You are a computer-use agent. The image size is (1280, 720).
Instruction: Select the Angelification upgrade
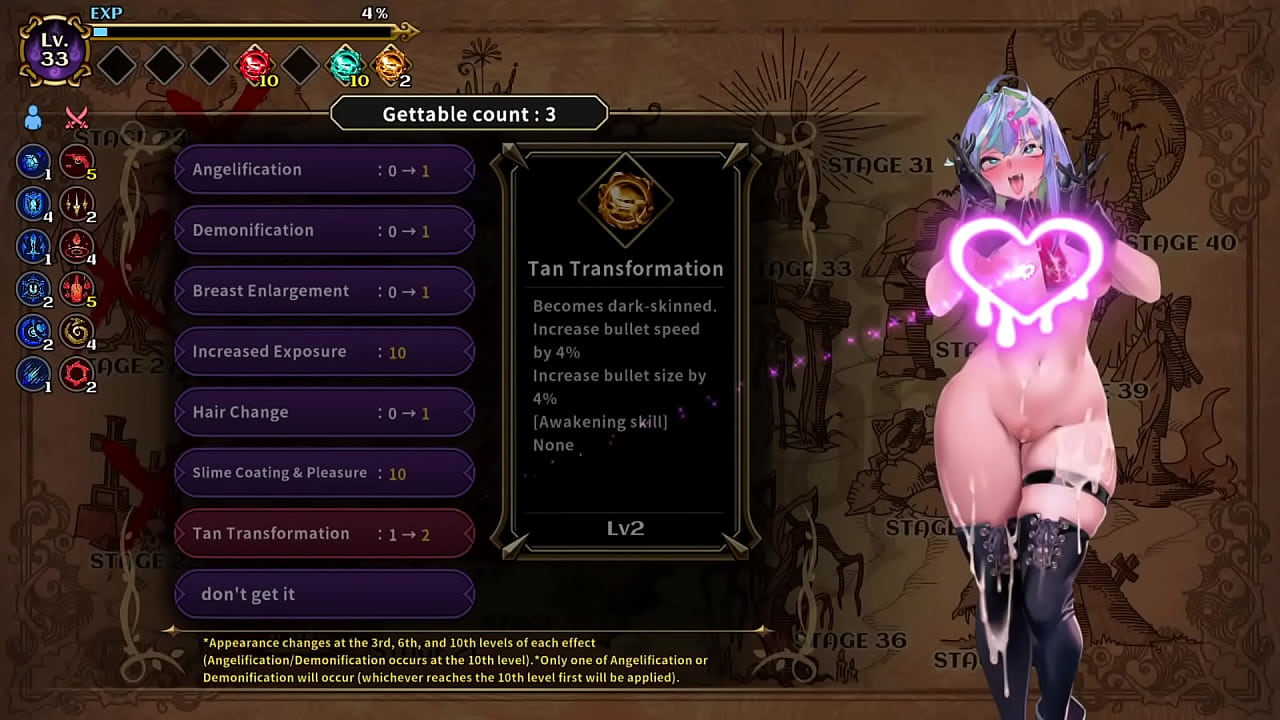(x=324, y=170)
